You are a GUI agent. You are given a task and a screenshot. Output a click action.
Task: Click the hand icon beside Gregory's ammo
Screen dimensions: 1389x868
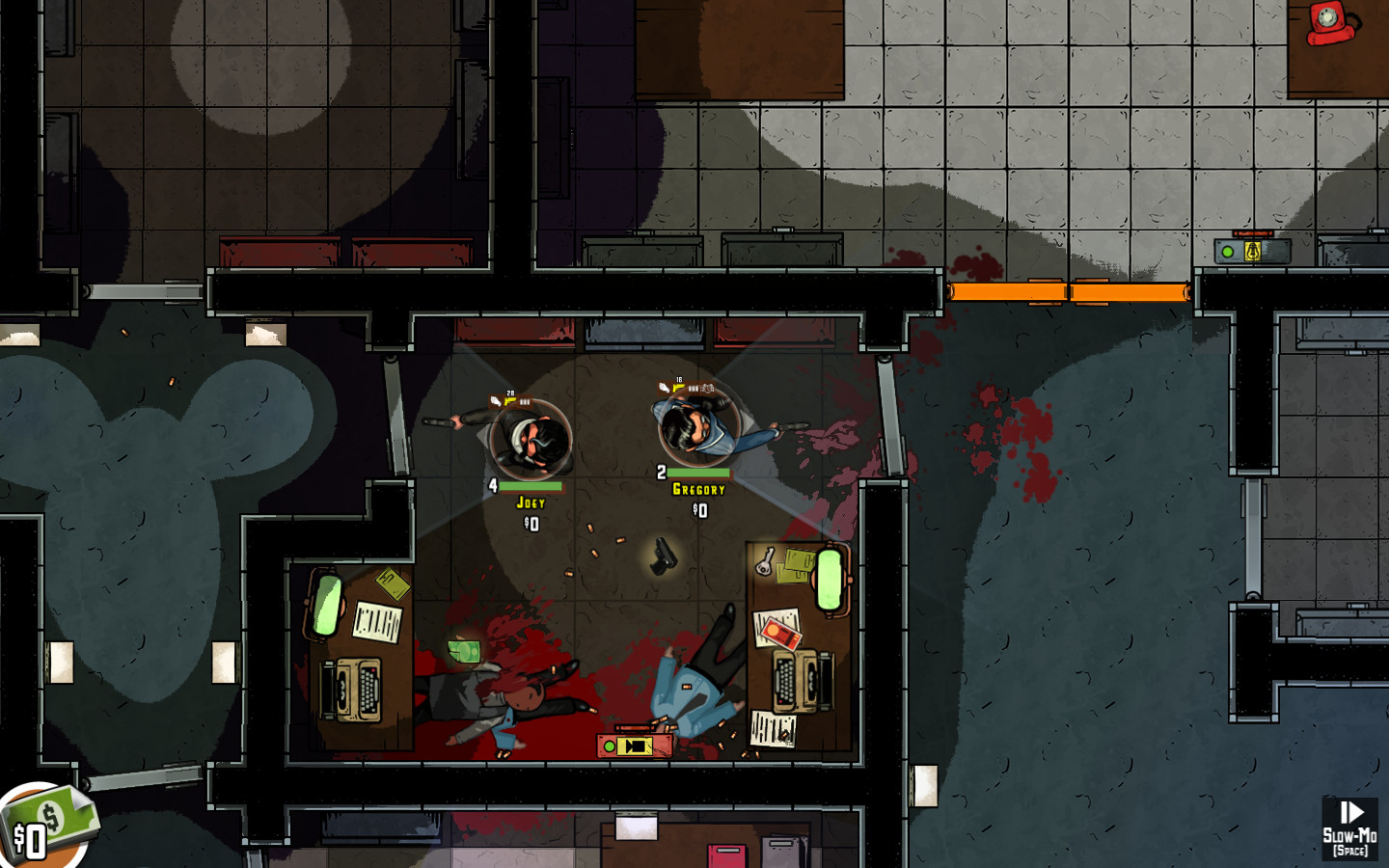[x=665, y=386]
